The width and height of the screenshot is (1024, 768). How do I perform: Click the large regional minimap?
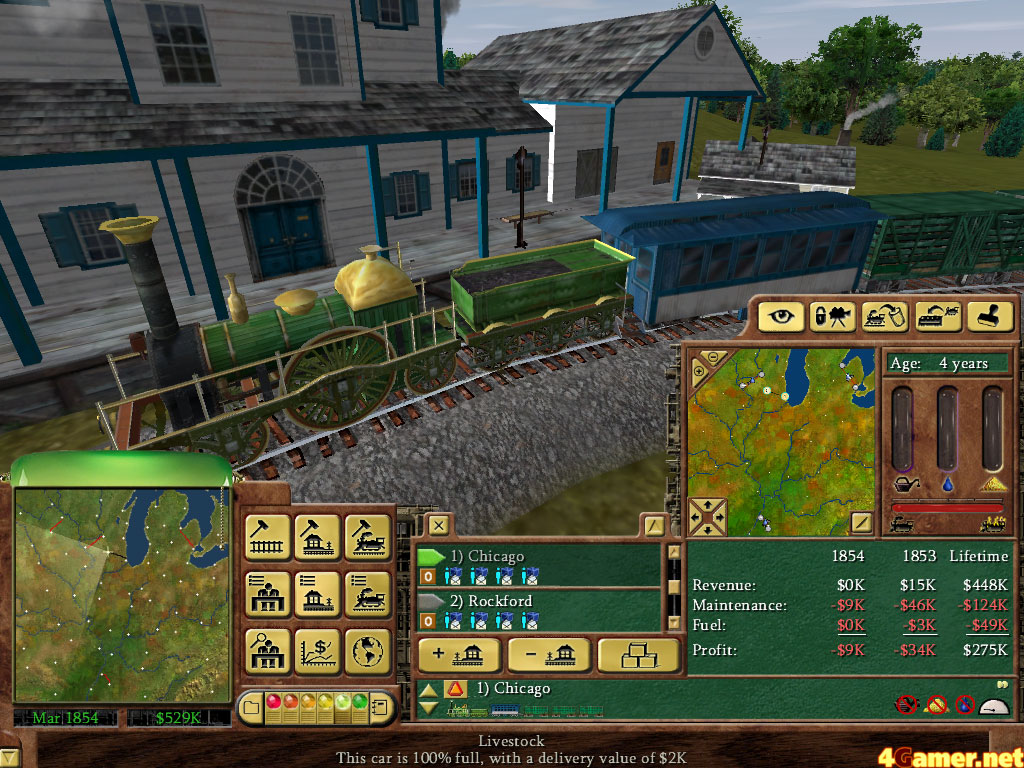tap(121, 593)
